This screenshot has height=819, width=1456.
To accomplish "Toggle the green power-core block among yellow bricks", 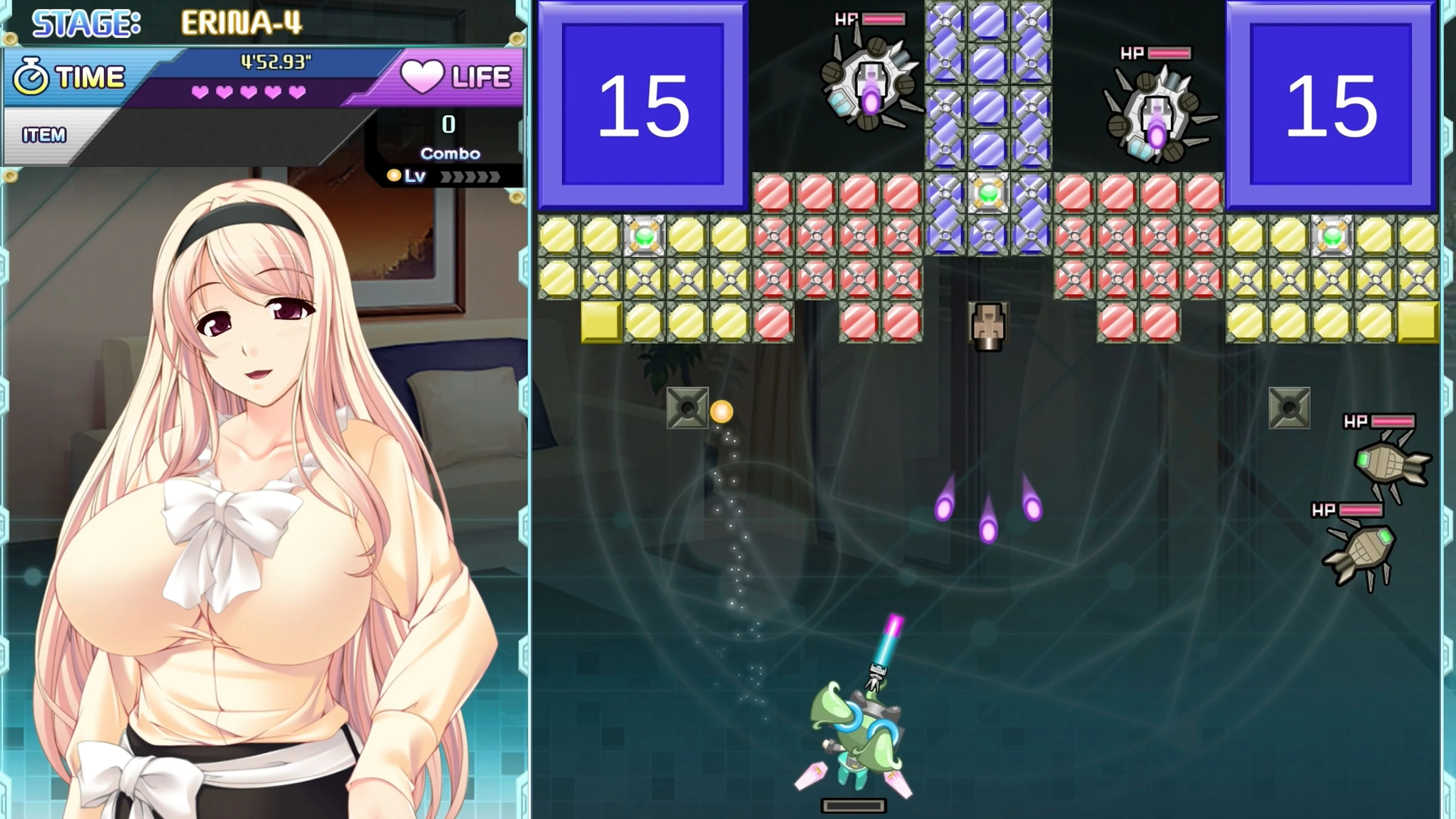I will [x=644, y=237].
